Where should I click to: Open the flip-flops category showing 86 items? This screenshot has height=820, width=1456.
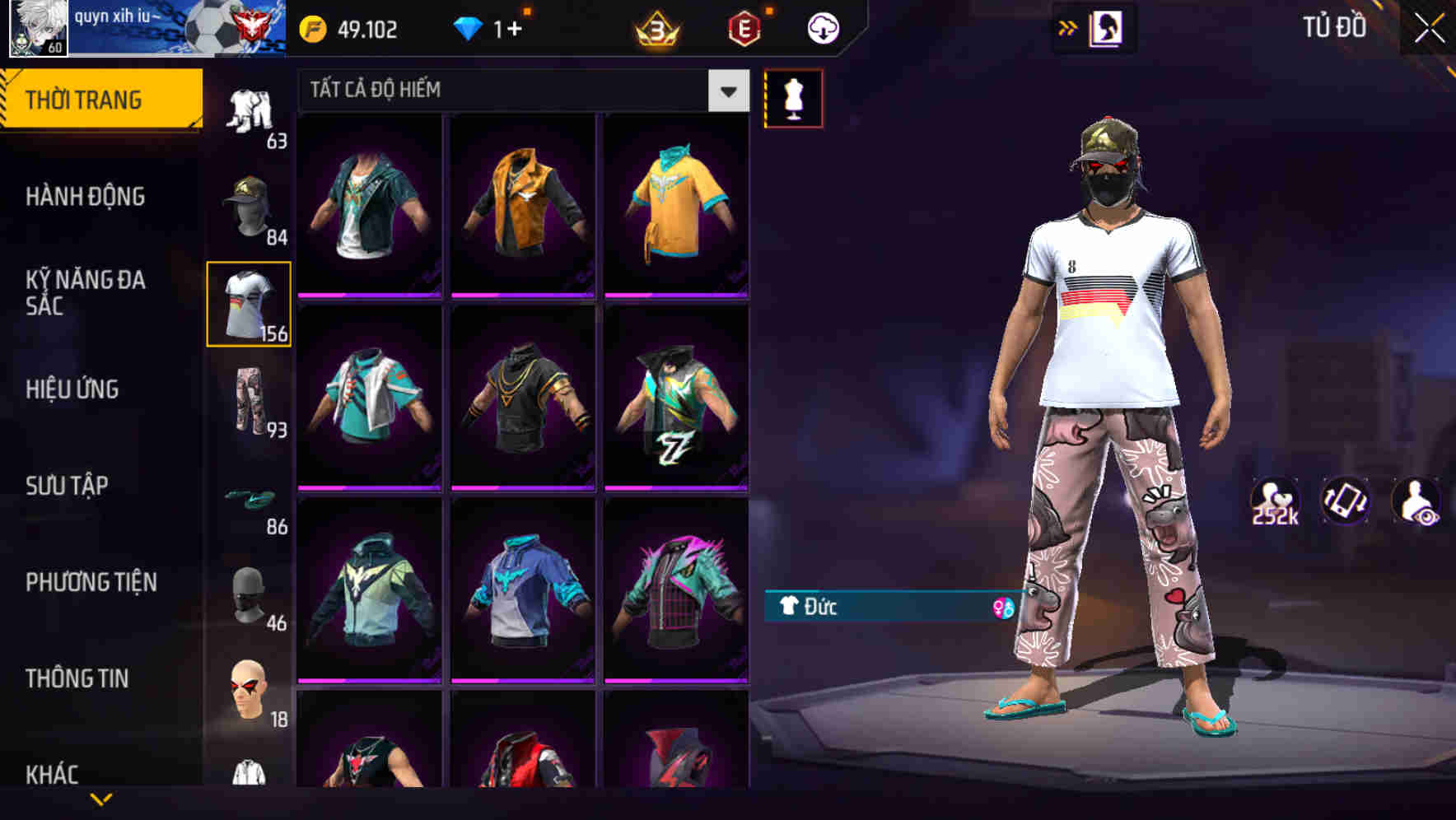coord(250,496)
